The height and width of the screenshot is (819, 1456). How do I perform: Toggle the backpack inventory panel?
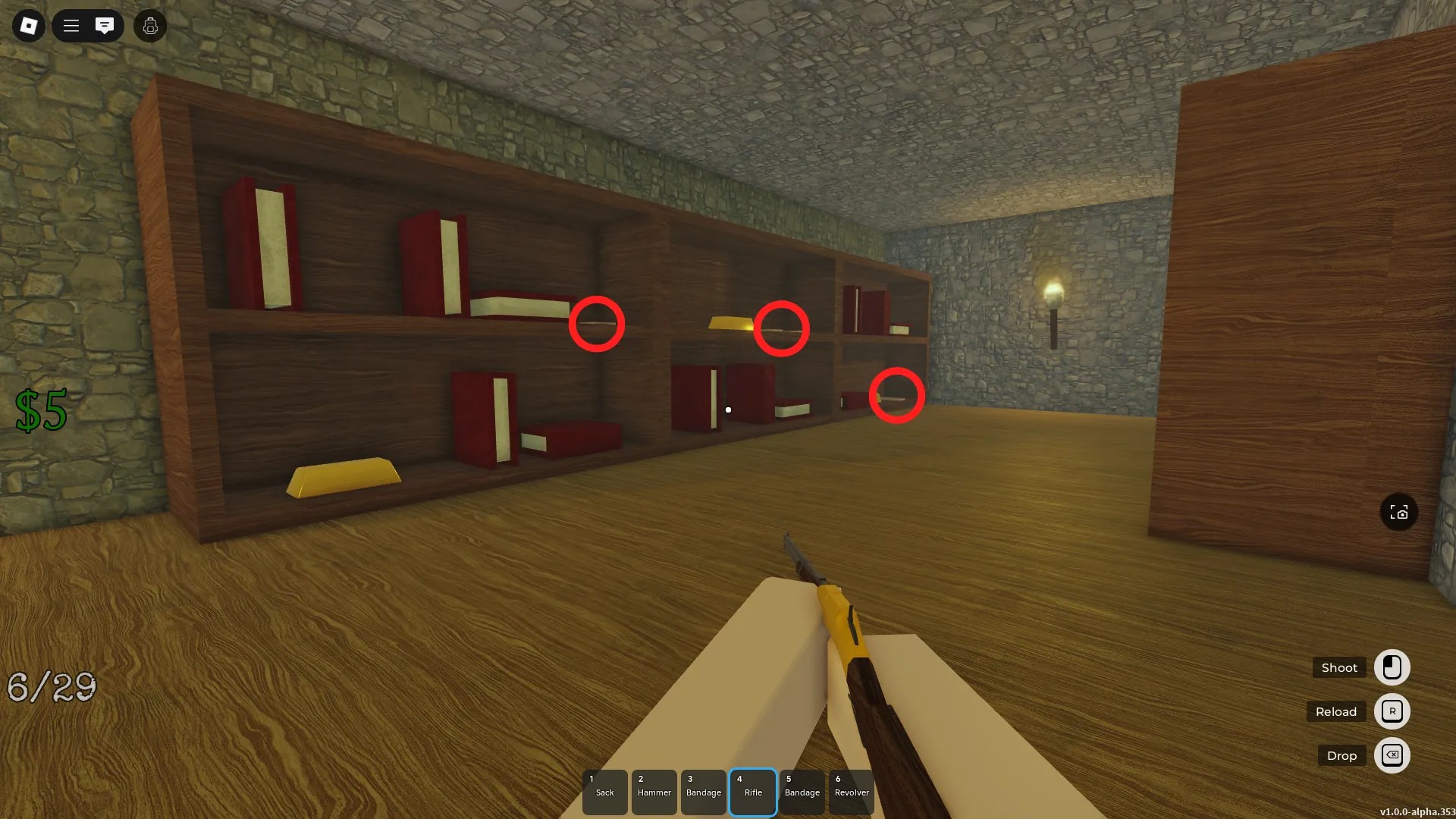tap(149, 26)
